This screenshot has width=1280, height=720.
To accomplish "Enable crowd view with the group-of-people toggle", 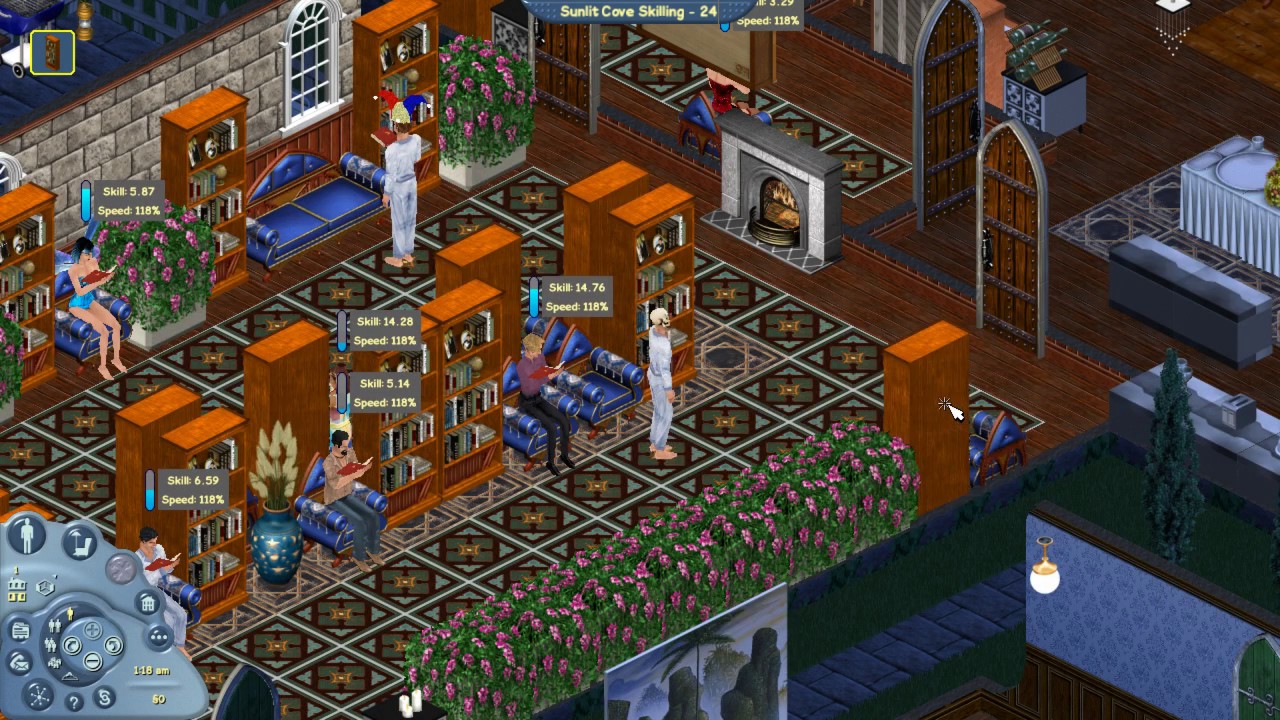I will click(x=53, y=665).
